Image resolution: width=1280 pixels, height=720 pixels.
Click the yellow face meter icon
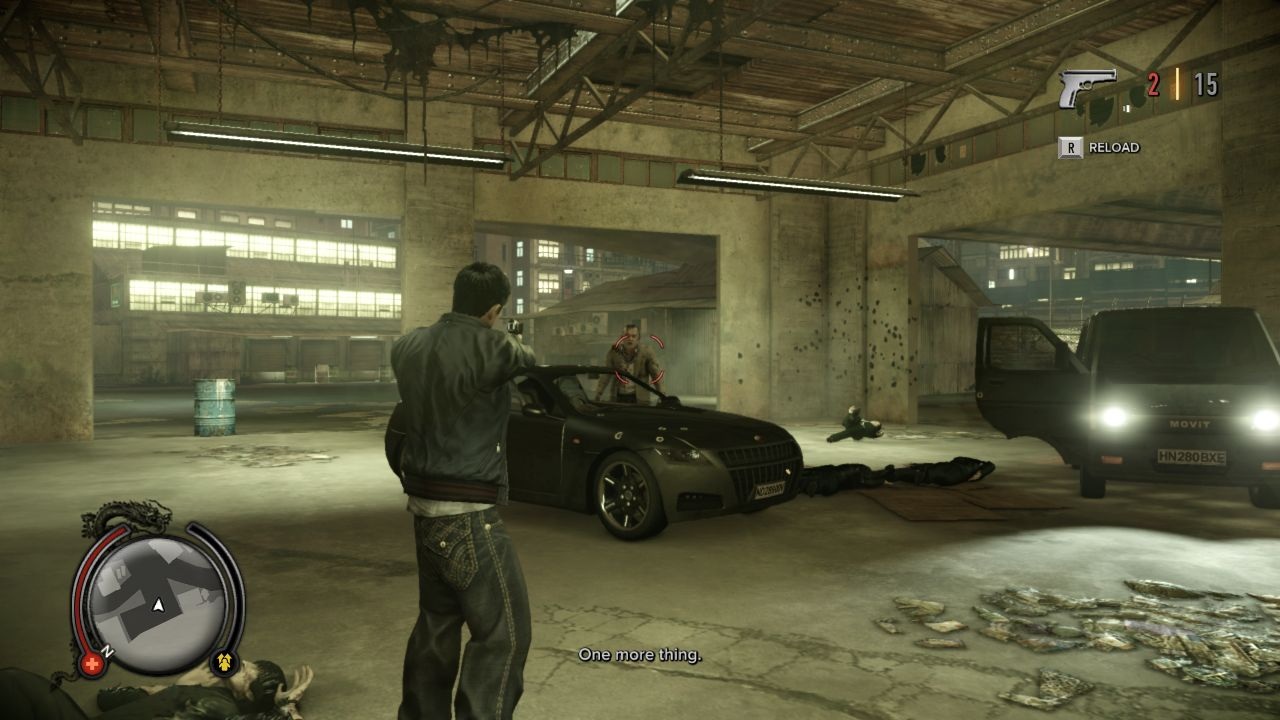(225, 661)
